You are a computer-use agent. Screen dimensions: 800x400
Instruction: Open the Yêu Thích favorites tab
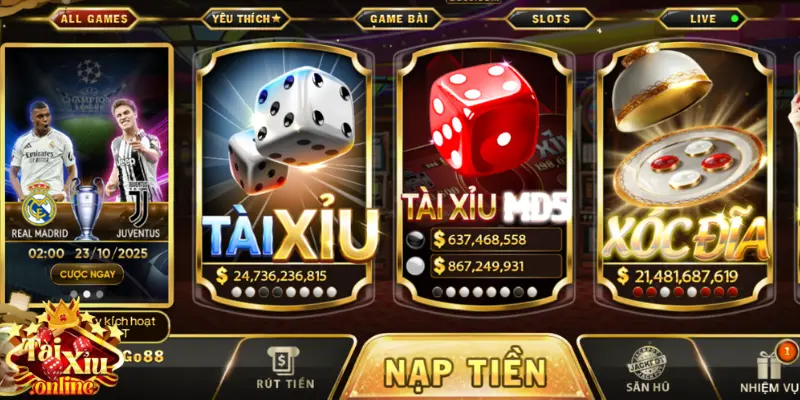pyautogui.click(x=247, y=18)
